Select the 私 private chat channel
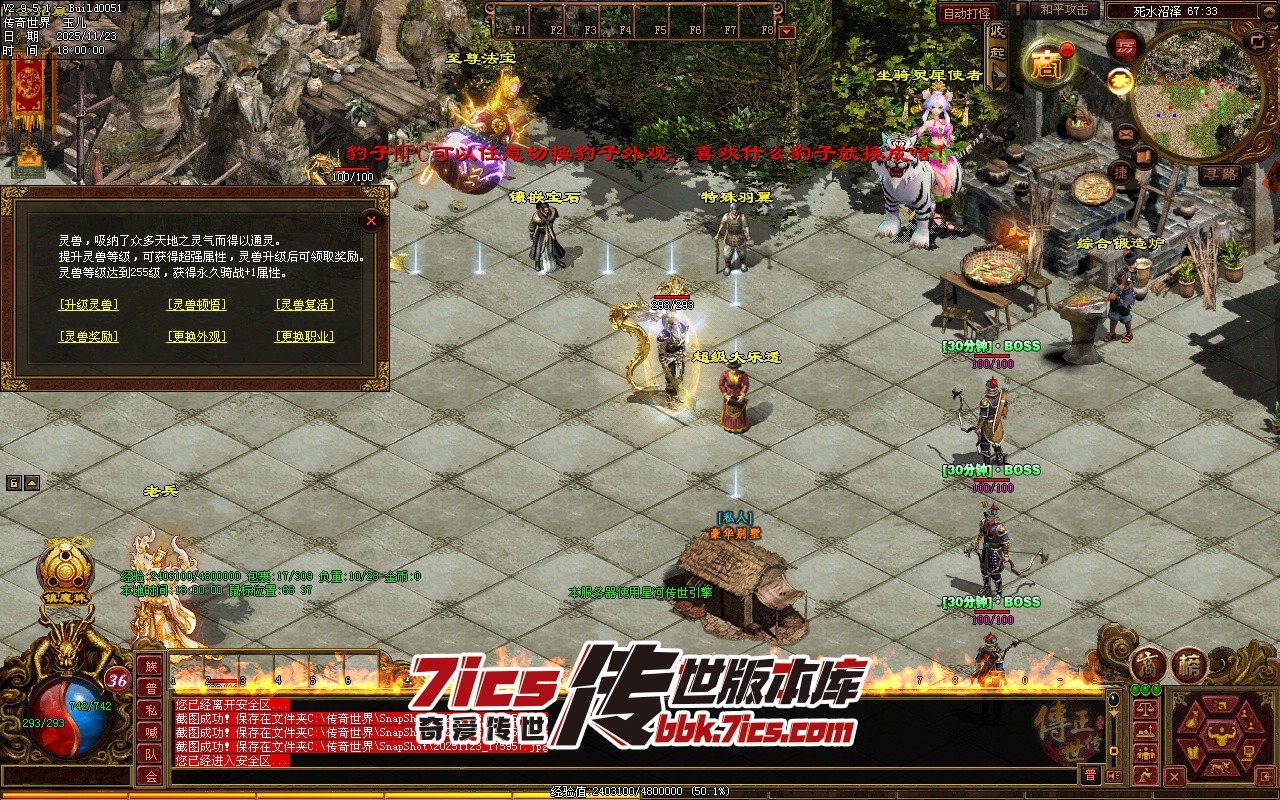1280x800 pixels. (150, 710)
